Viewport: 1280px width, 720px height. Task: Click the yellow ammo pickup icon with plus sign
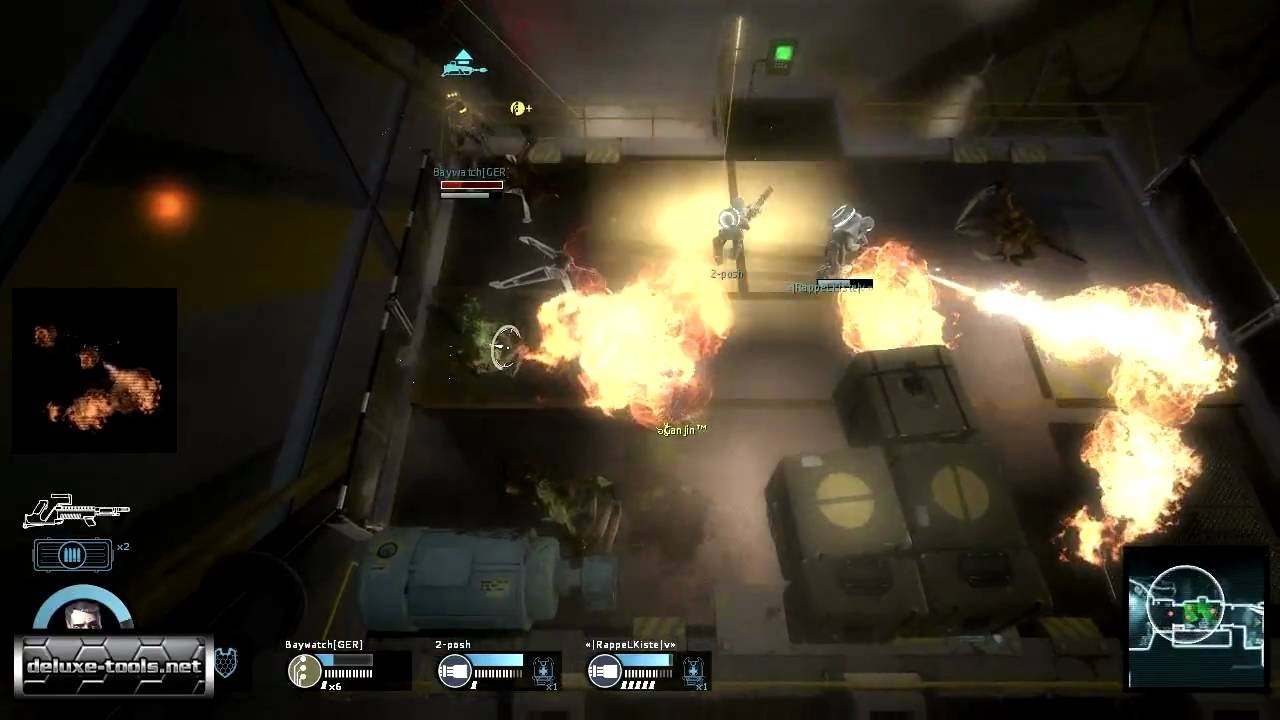pos(519,107)
